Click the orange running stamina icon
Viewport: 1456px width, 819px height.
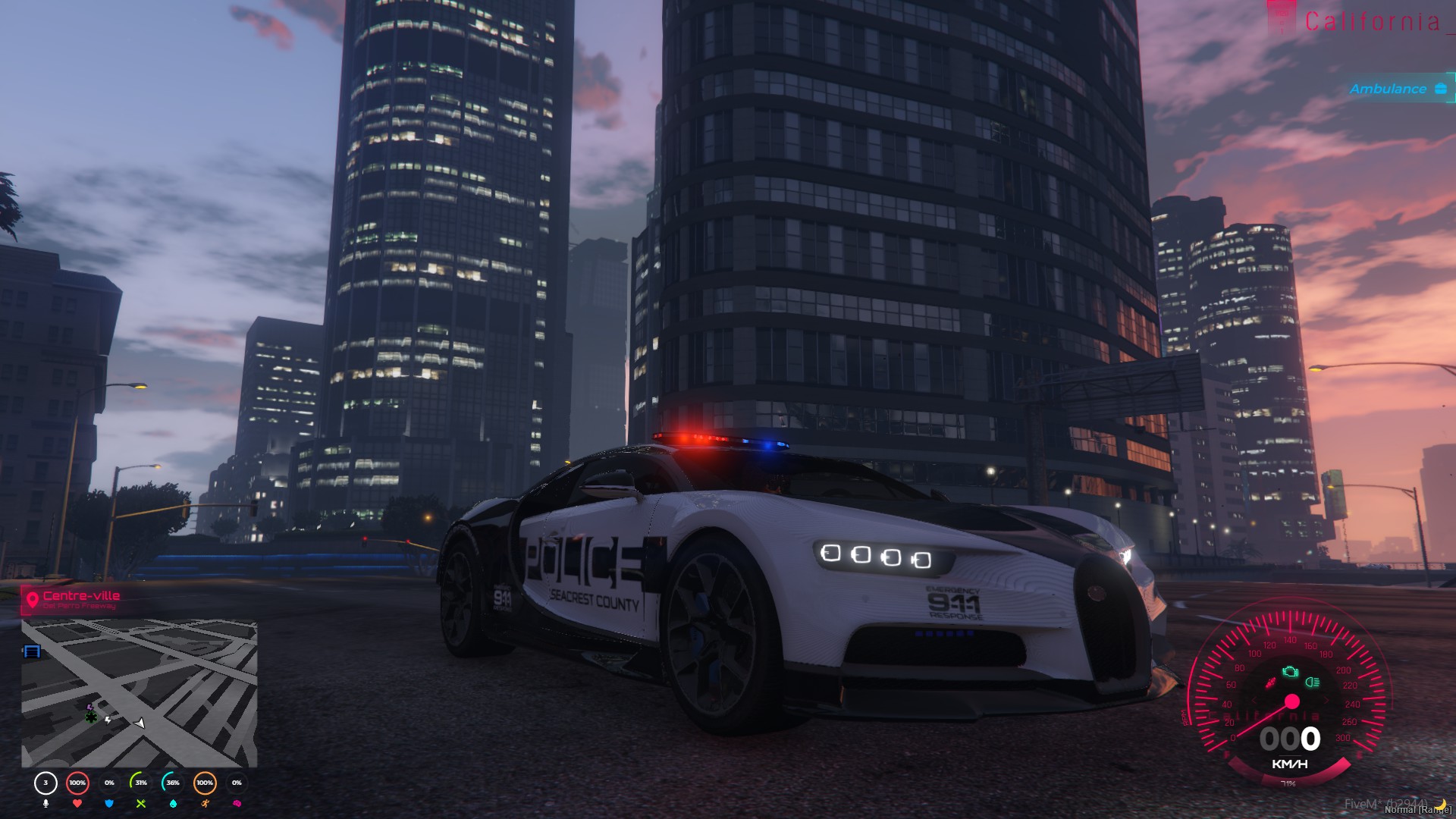(x=205, y=803)
